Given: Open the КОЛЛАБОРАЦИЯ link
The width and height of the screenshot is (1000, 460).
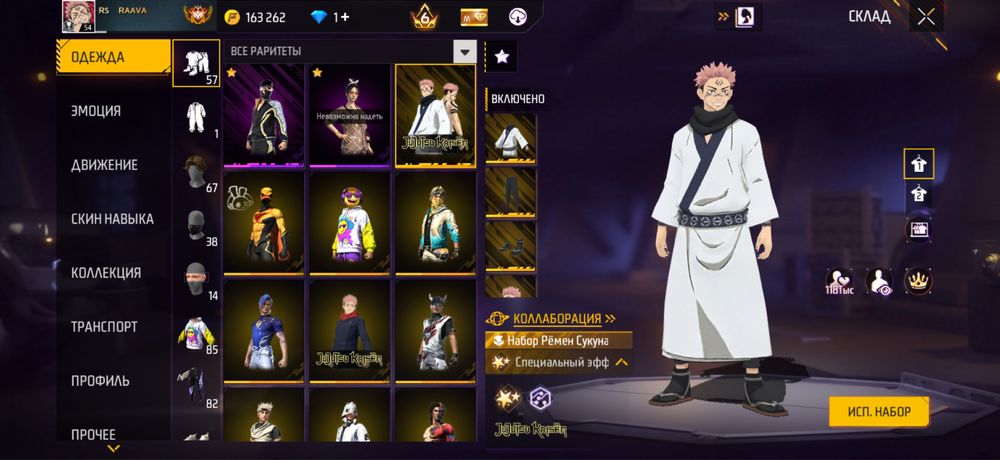Looking at the screenshot, I should [x=557, y=319].
